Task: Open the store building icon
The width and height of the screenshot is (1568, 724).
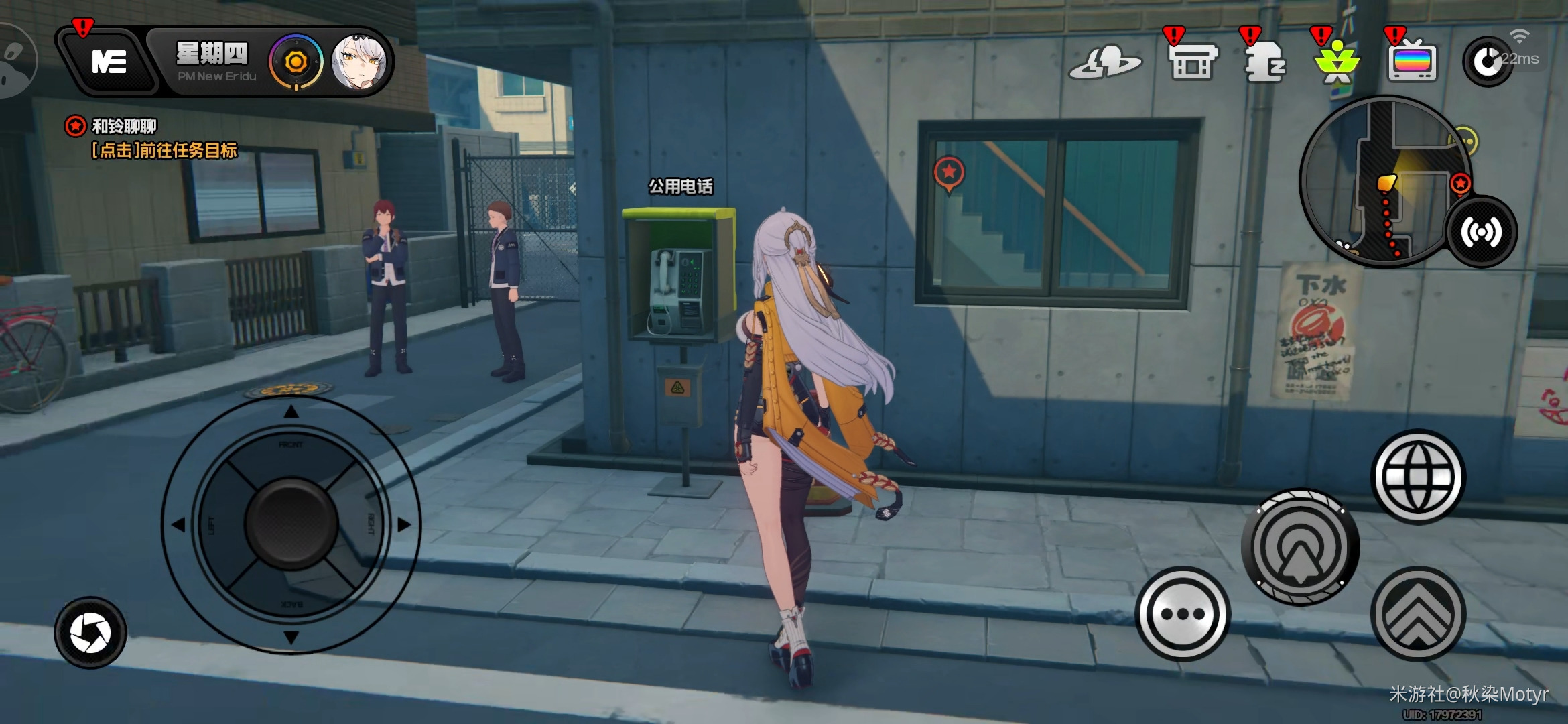Action: click(x=1193, y=62)
